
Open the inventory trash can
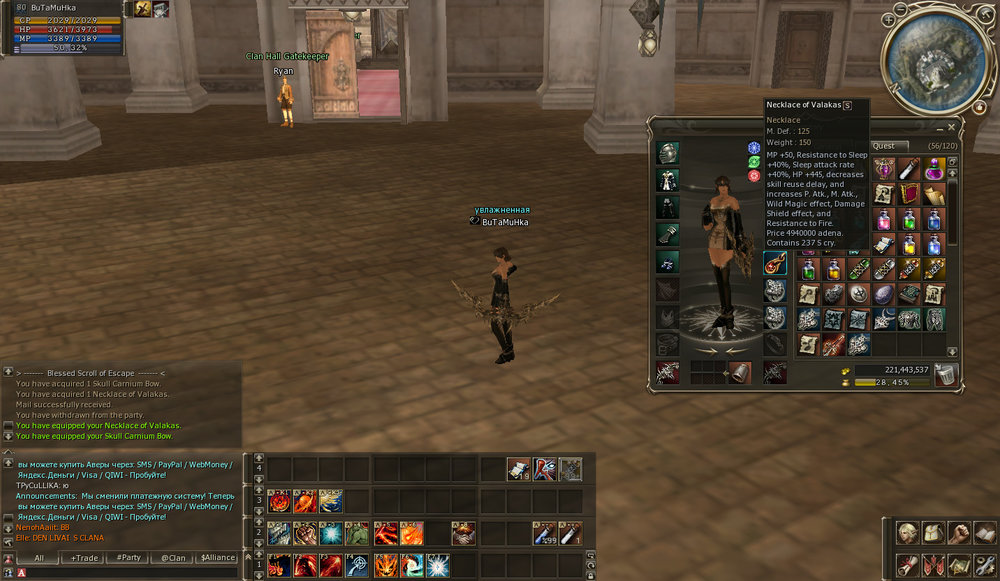[x=946, y=376]
